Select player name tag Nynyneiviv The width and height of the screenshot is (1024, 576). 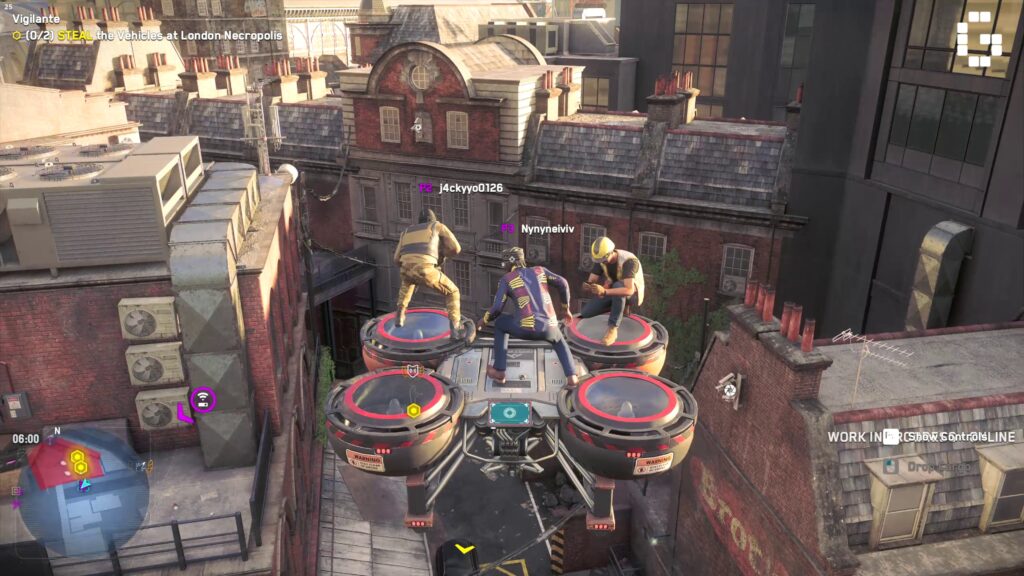point(547,229)
